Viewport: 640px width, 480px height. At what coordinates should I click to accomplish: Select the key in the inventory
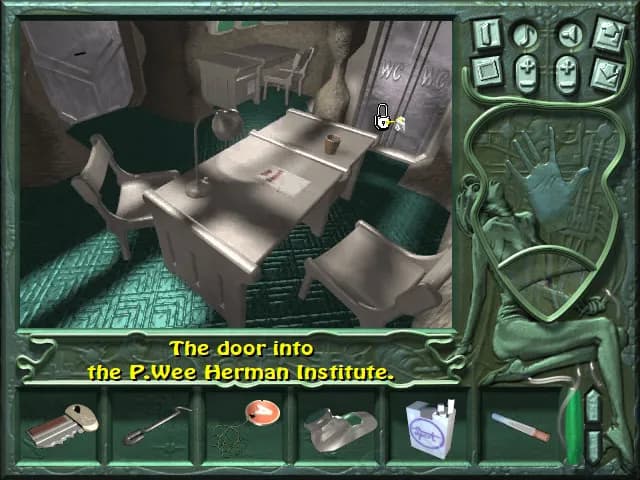point(62,425)
